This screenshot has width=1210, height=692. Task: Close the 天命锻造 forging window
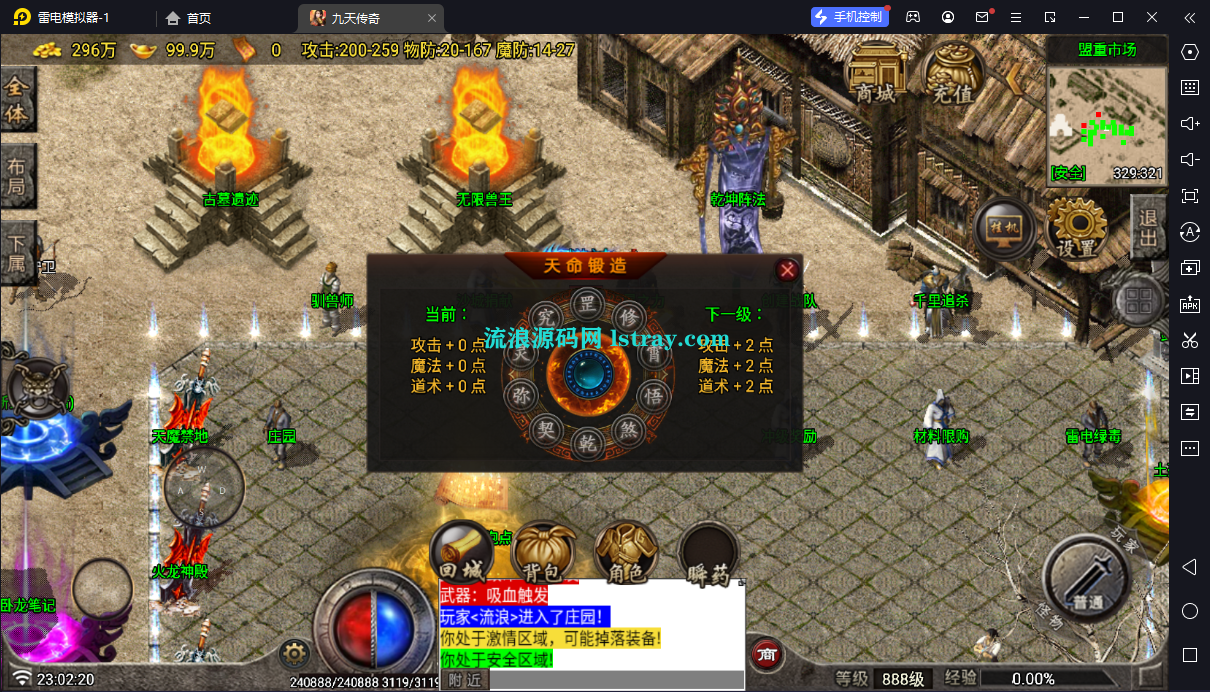point(788,269)
